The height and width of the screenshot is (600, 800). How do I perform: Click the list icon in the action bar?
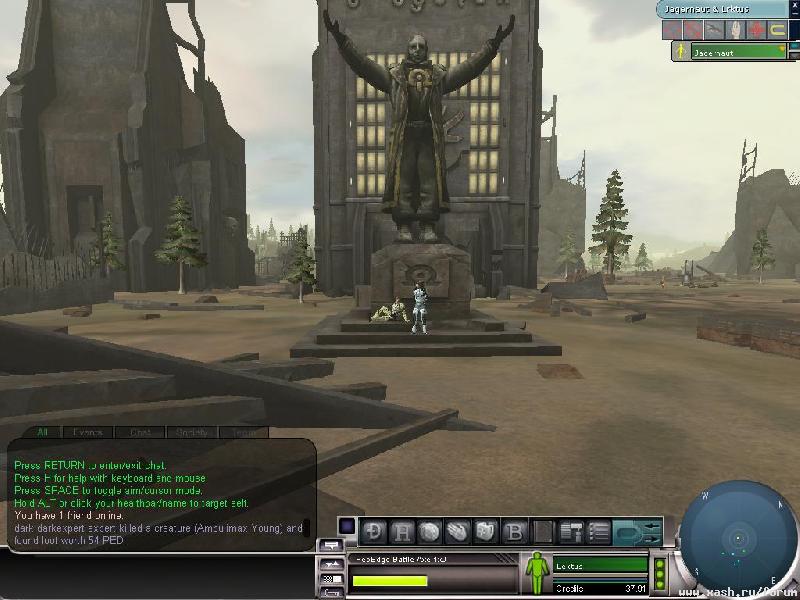click(599, 531)
